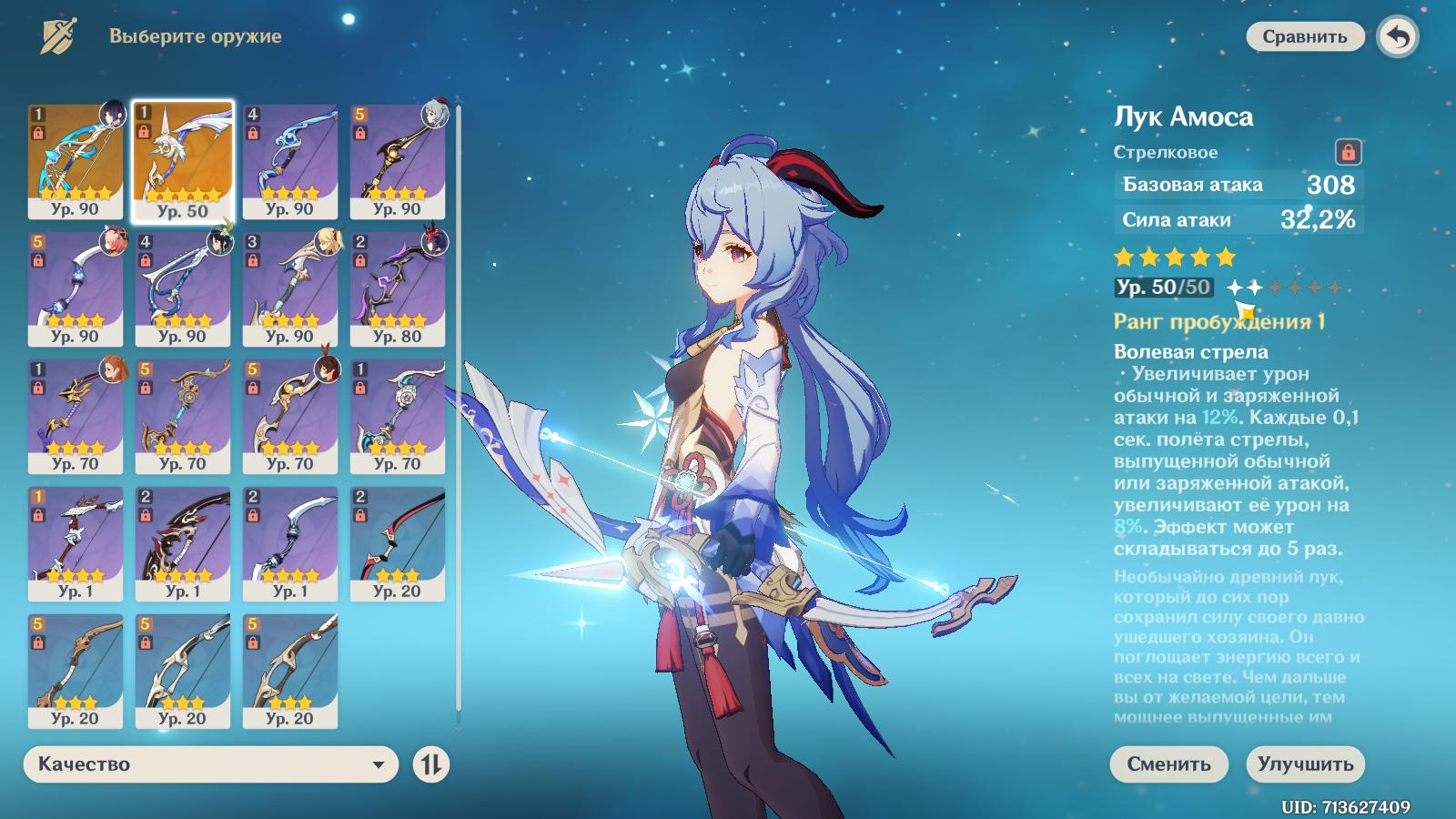The height and width of the screenshot is (819, 1456).
Task: Confirm weapon swap with Сменить
Action: click(x=1168, y=763)
